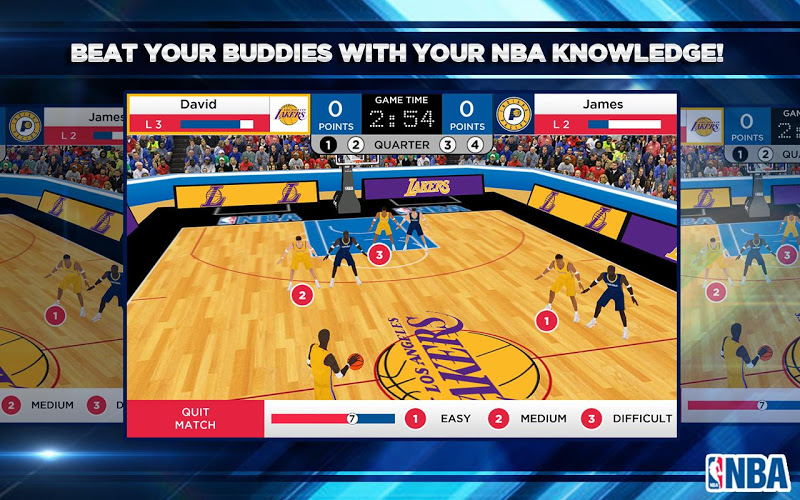This screenshot has height=500, width=800.
Task: Select the Medium difficulty option
Action: pos(527,418)
